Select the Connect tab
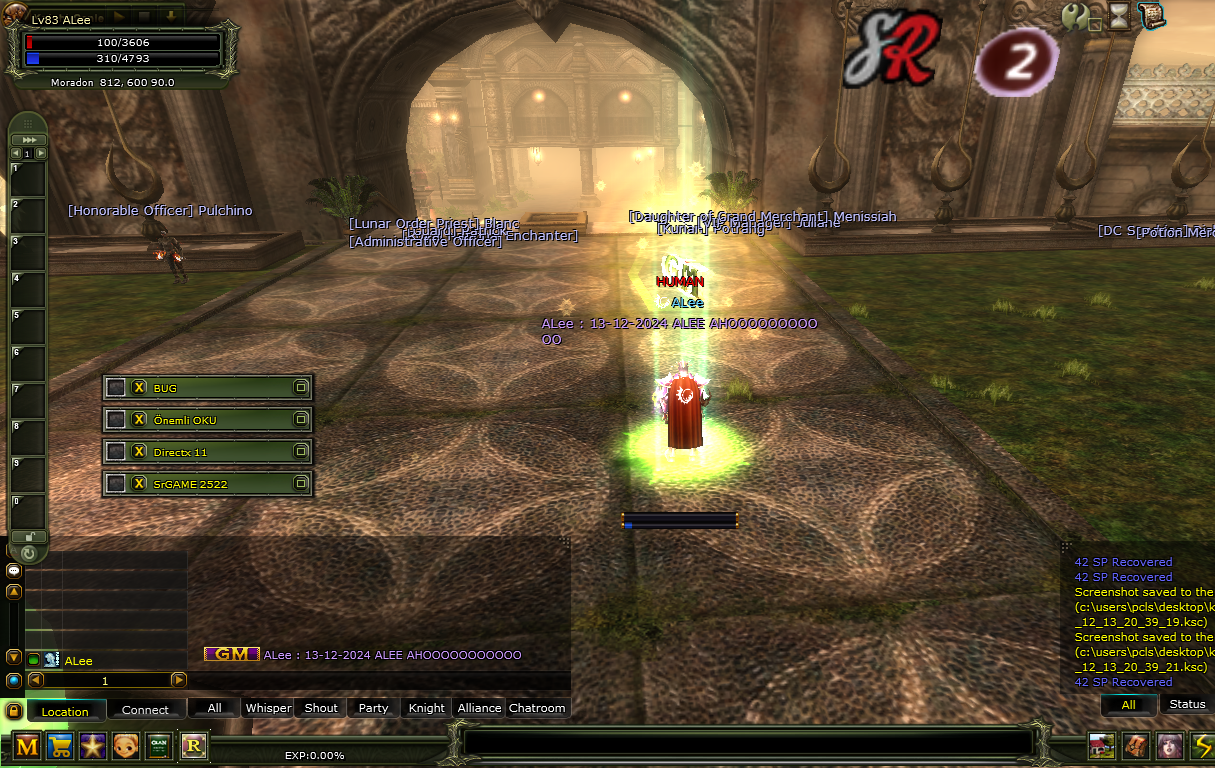 coord(145,710)
